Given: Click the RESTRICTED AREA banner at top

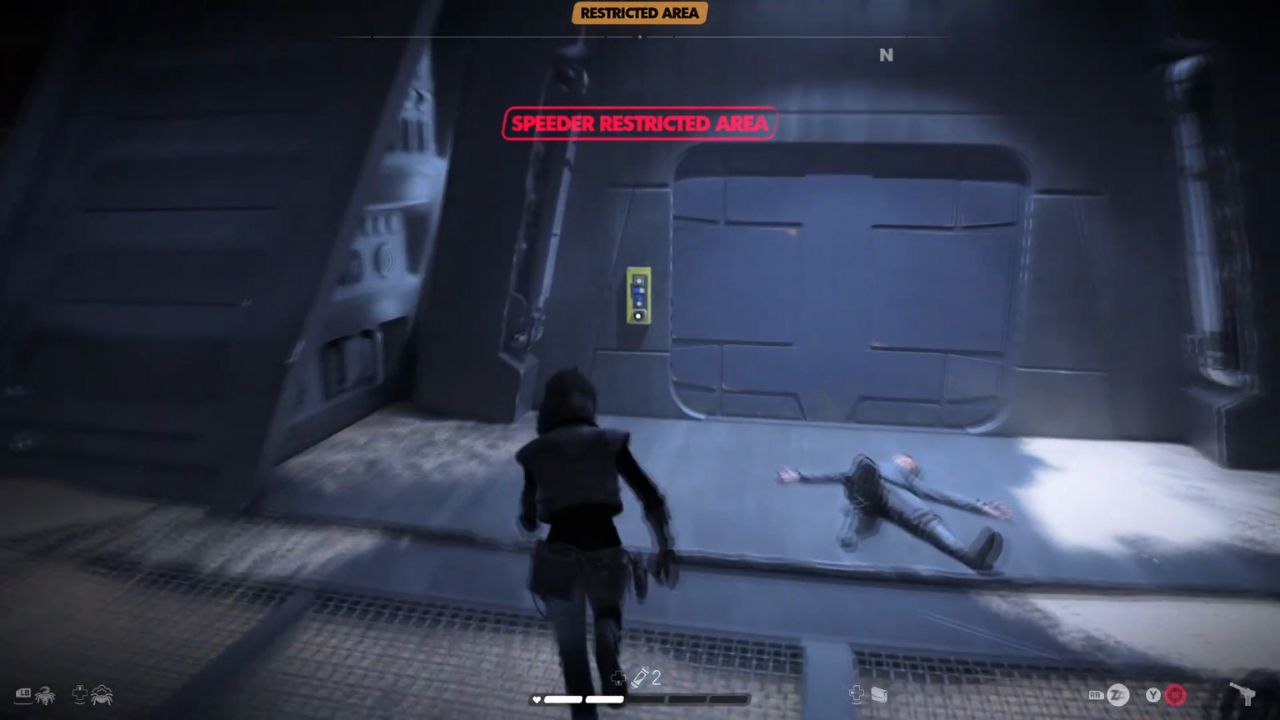Looking at the screenshot, I should pos(639,13).
